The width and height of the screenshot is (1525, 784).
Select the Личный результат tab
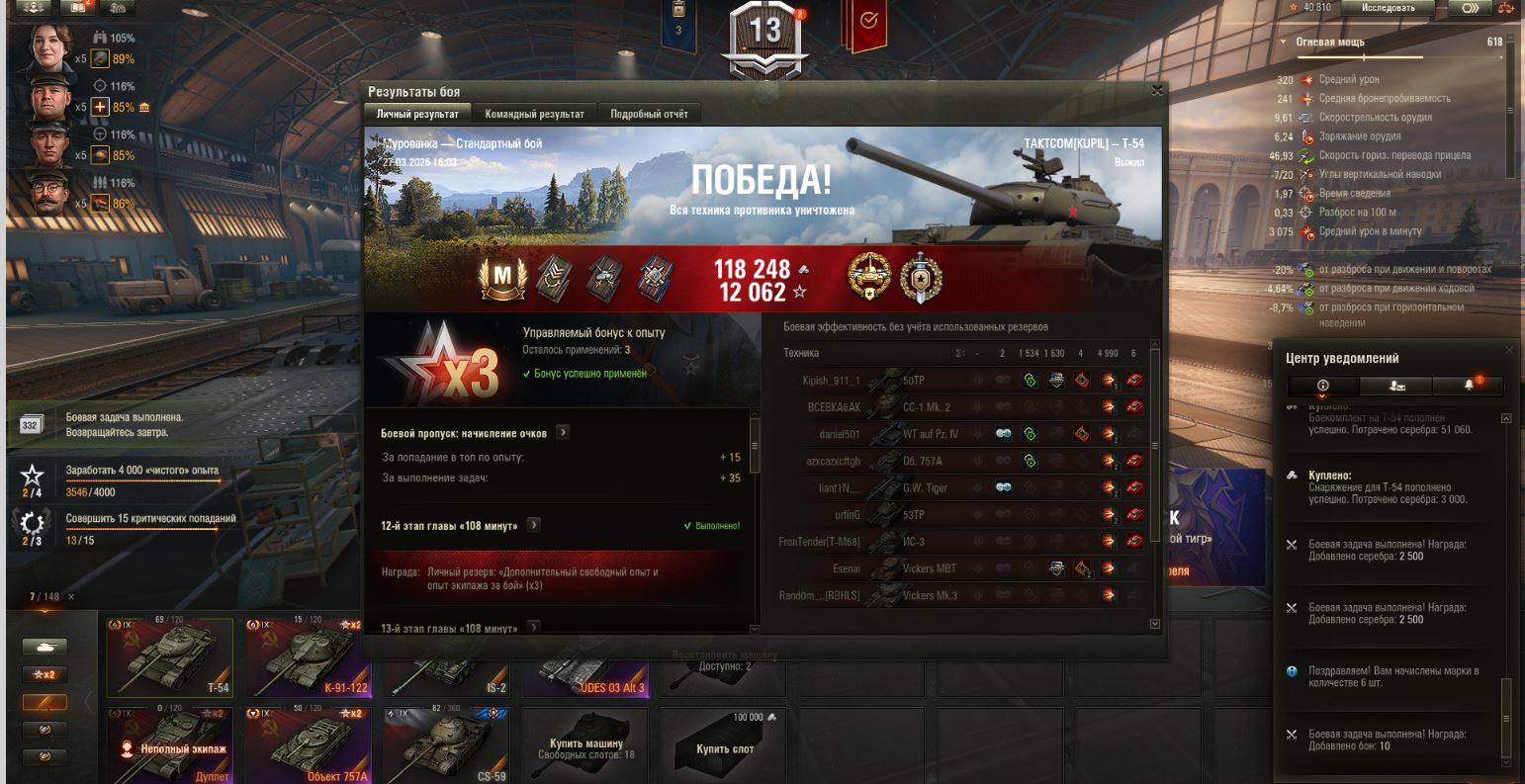(417, 114)
